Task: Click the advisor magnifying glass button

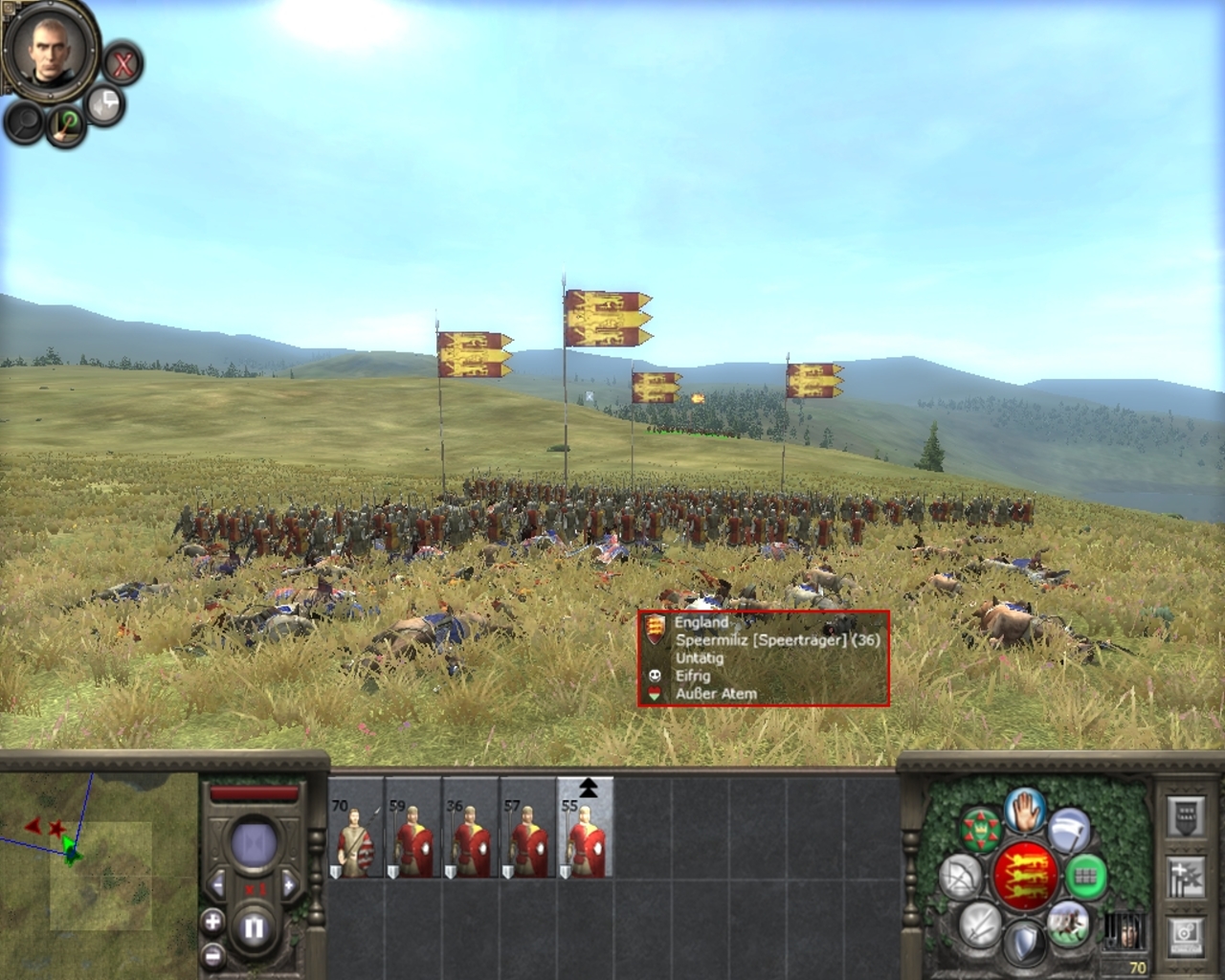Action: 25,122
